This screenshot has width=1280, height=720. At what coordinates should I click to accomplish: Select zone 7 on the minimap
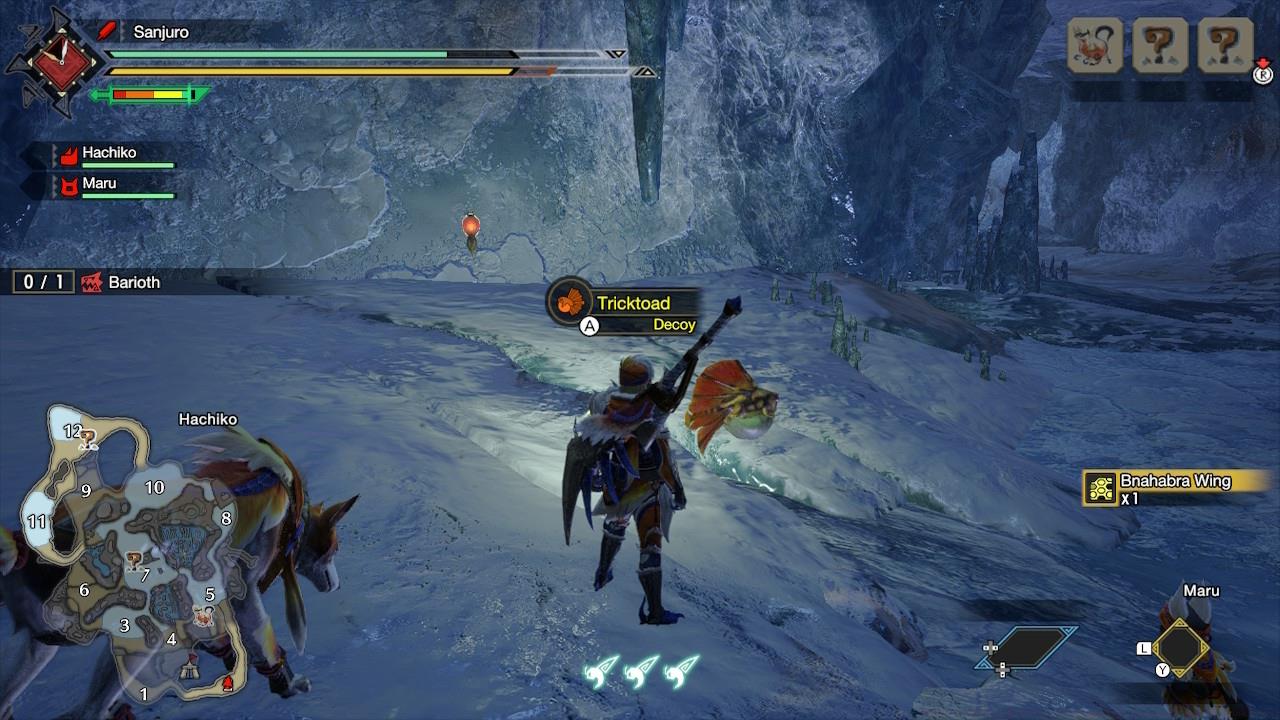click(145, 575)
